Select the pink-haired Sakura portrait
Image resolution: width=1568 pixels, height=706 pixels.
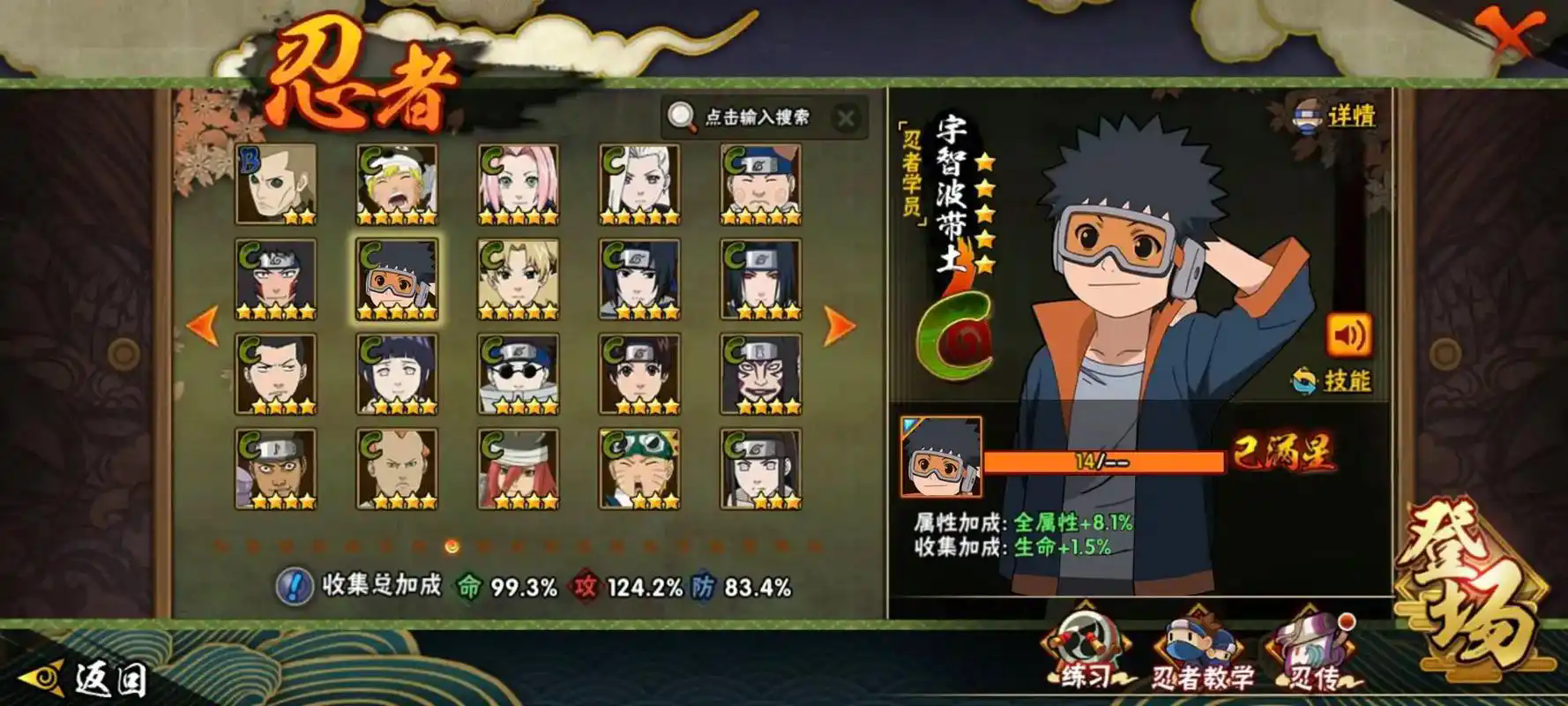[518, 184]
